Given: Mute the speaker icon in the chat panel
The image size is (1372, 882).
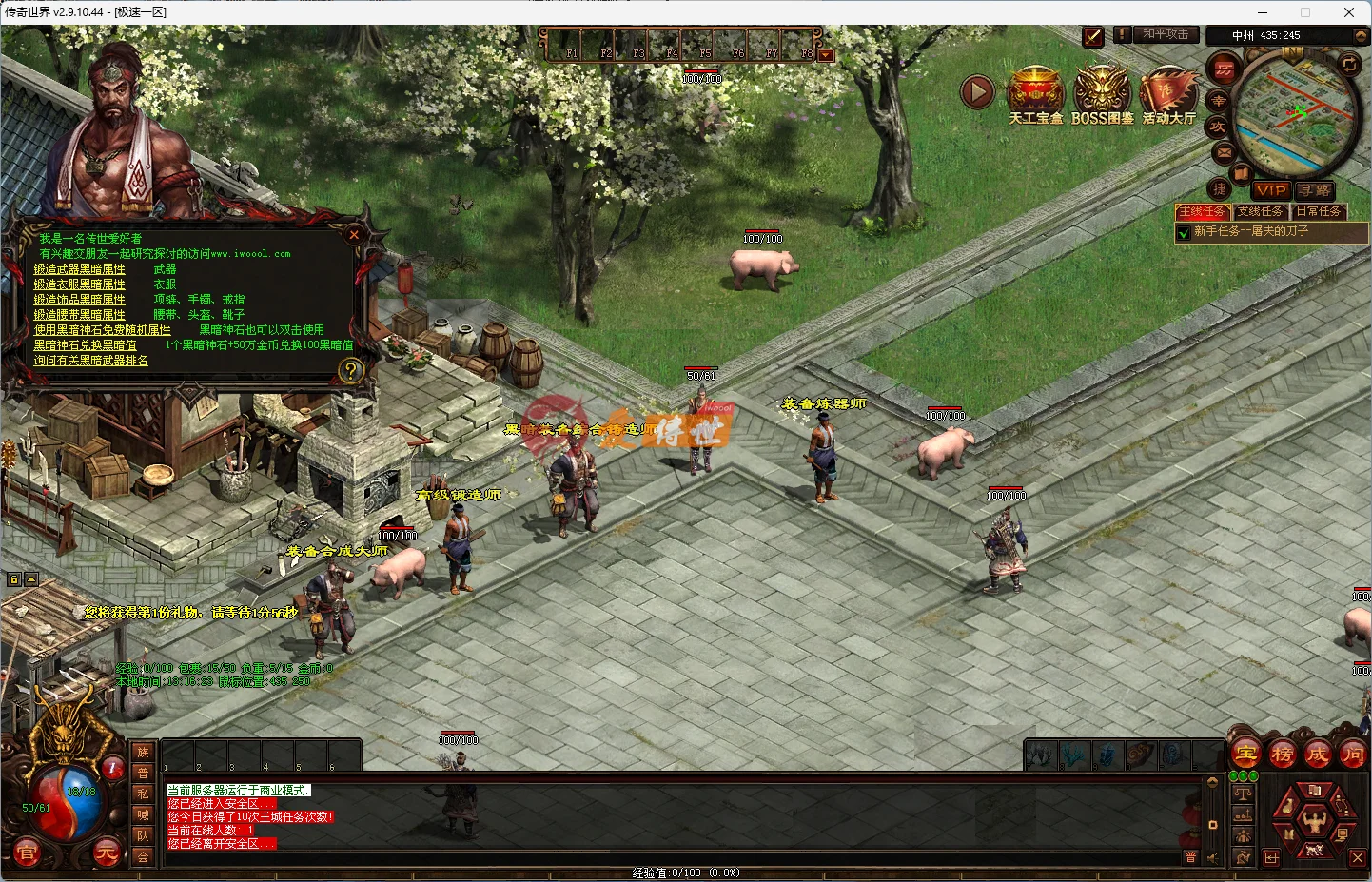Looking at the screenshot, I should tap(1212, 858).
